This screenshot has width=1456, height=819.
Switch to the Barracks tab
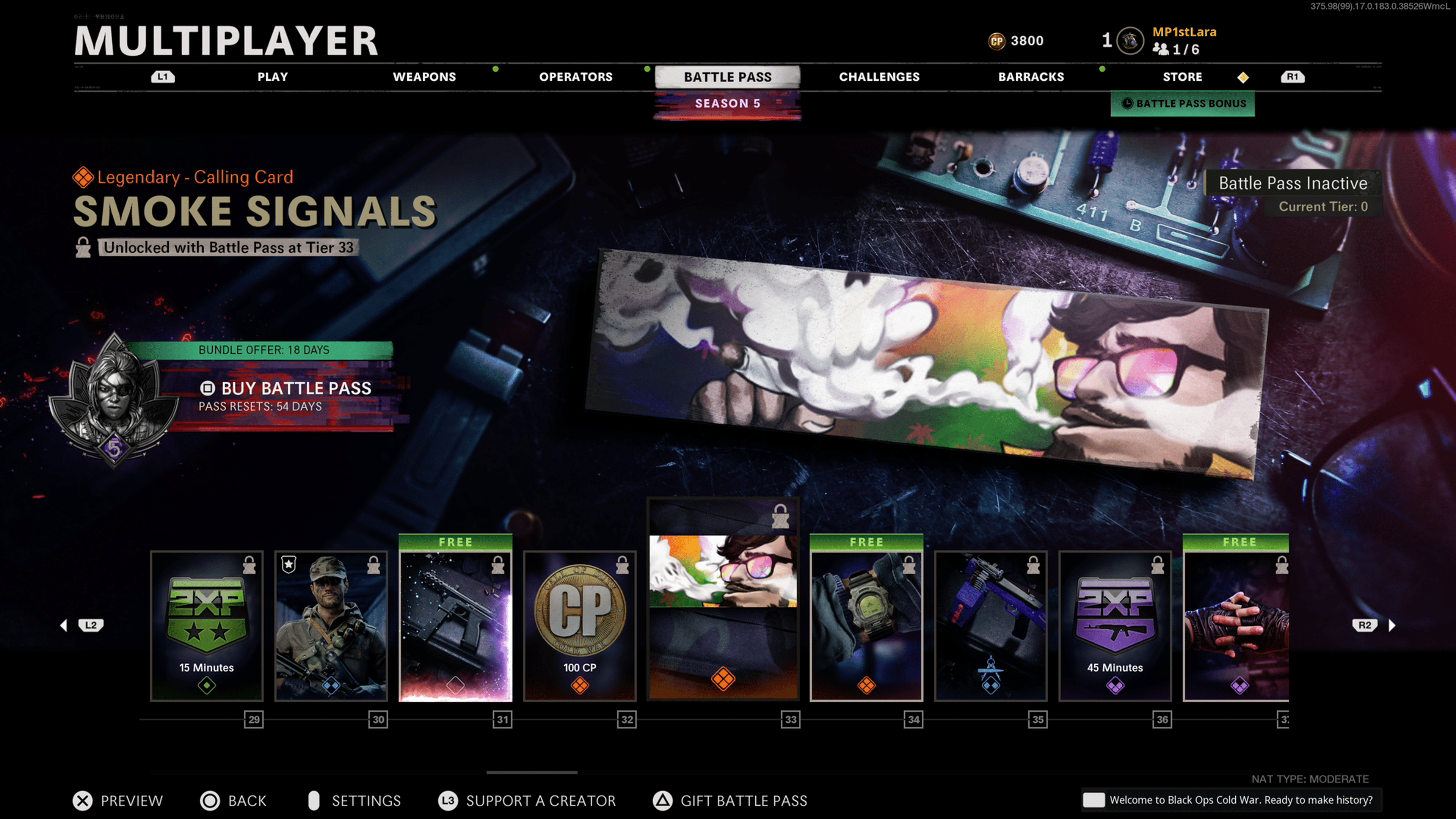coord(1031,77)
